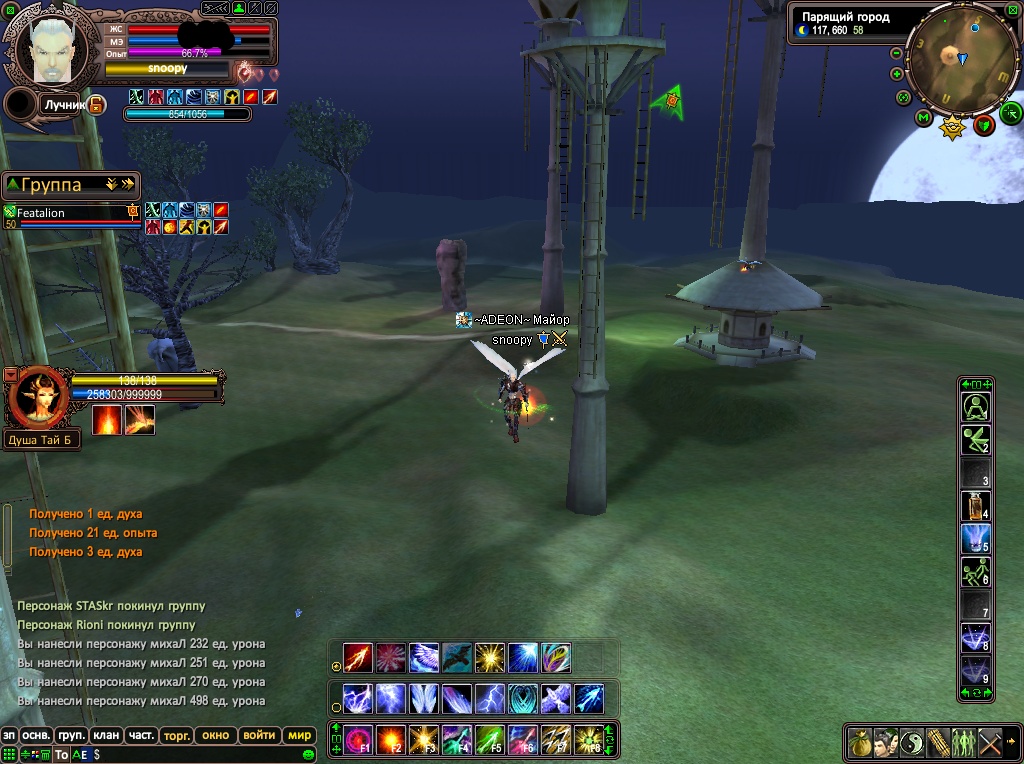Zoom in the minimap with plus button
The height and width of the screenshot is (764, 1024).
coord(896,76)
